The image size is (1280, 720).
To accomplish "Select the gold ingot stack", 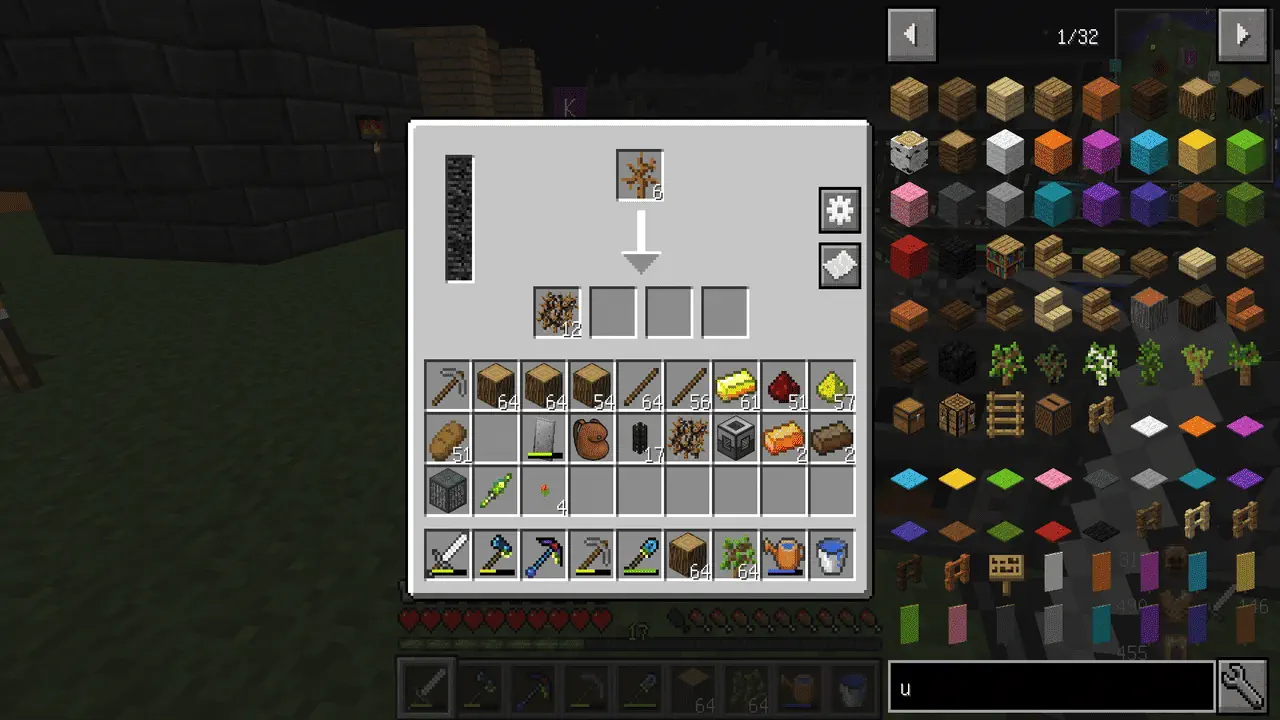I will 735,385.
